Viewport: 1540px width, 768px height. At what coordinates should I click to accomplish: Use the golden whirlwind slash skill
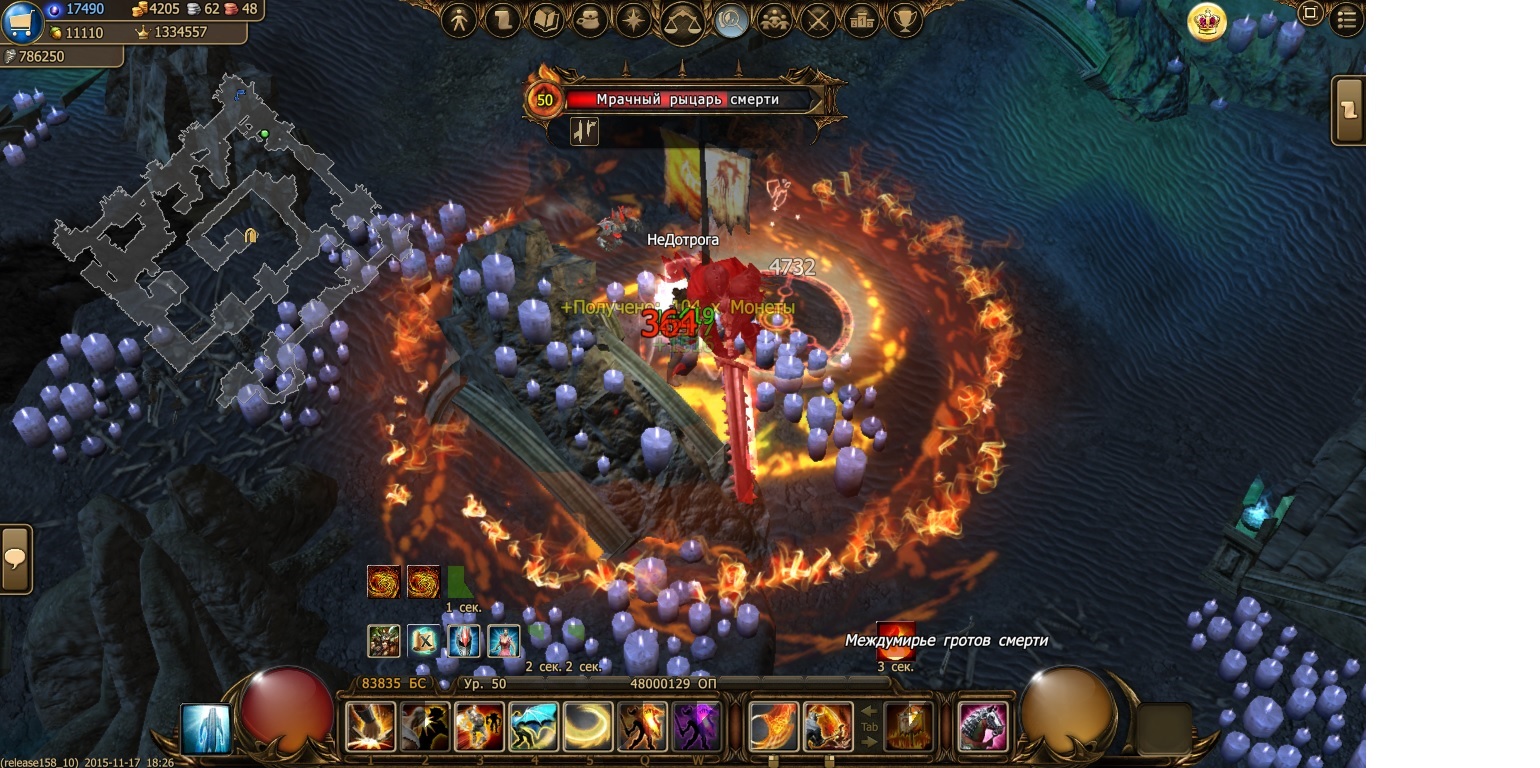pos(587,726)
